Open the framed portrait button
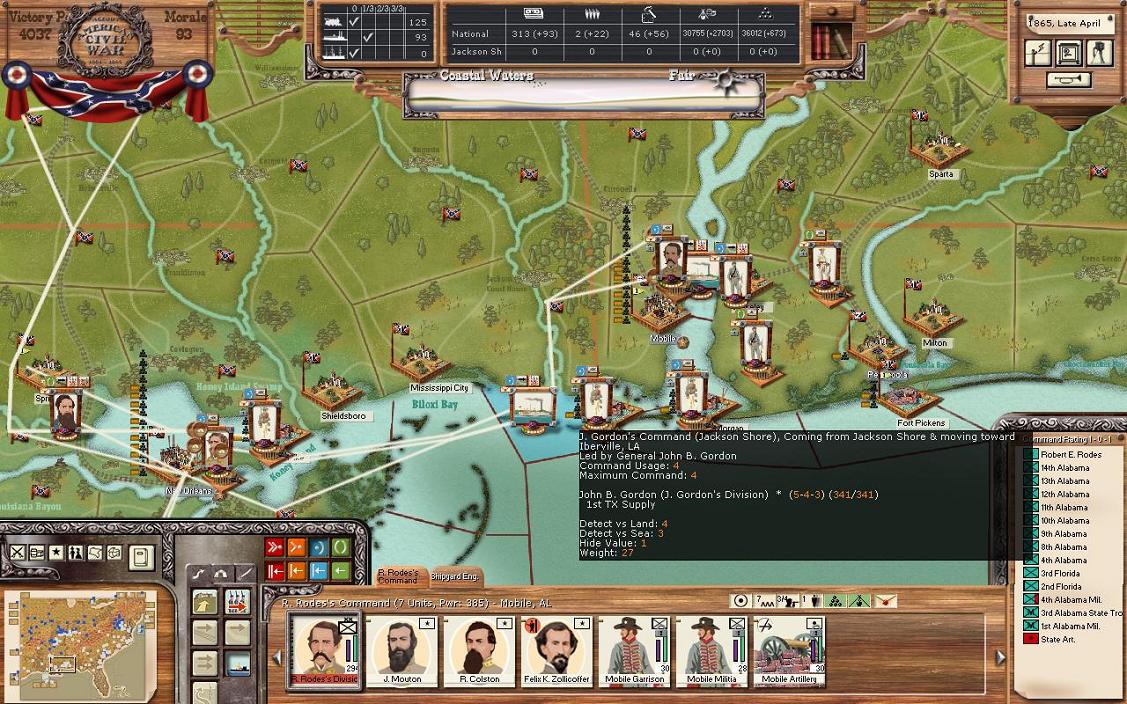The height and width of the screenshot is (704, 1127). click(x=1069, y=53)
